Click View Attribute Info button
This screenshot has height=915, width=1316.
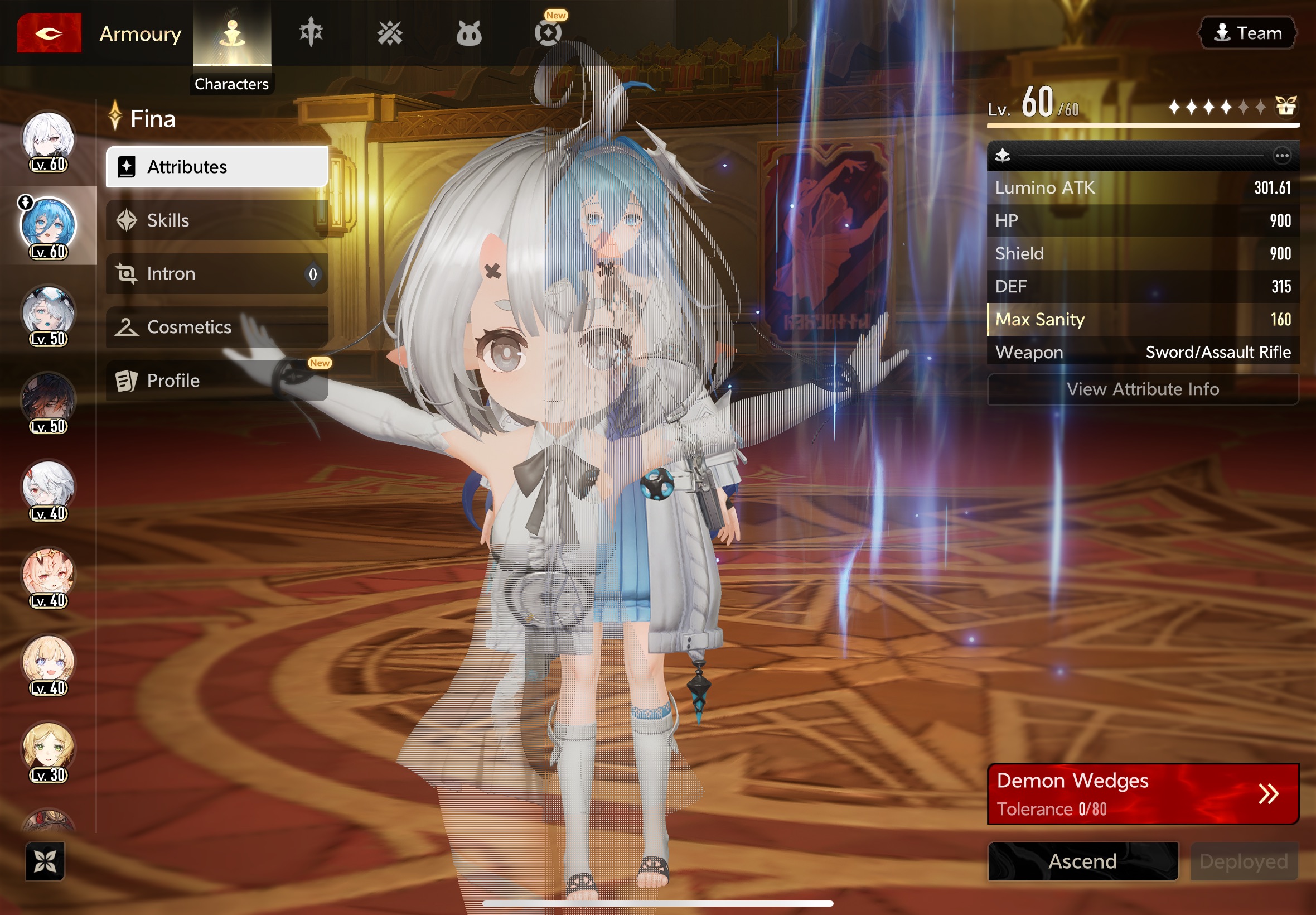(x=1143, y=389)
